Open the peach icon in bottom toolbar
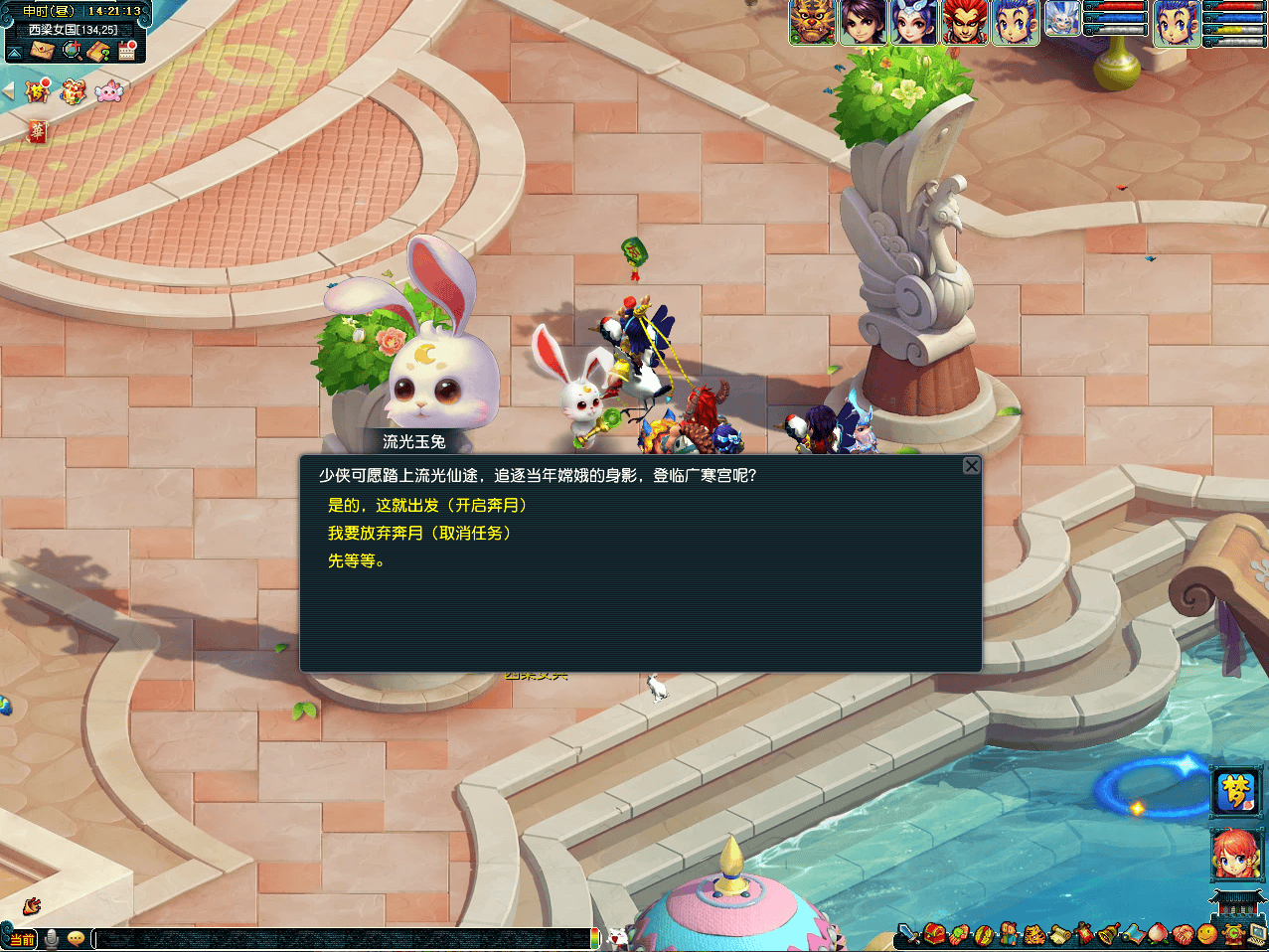Viewport: 1269px width, 952px height. [x=1158, y=934]
